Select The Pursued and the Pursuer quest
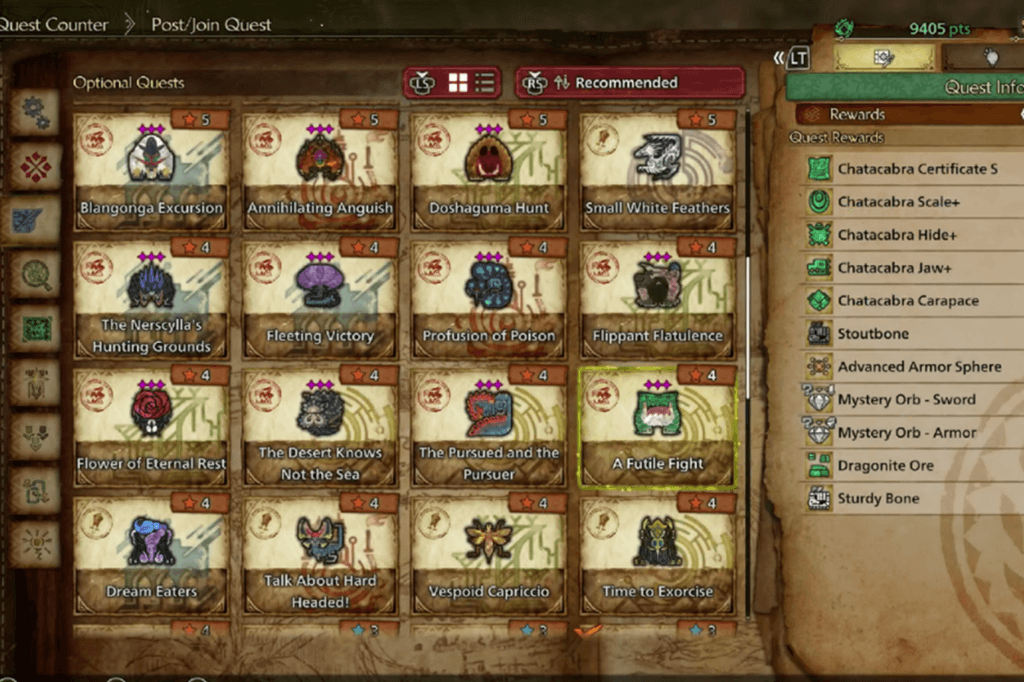 489,427
